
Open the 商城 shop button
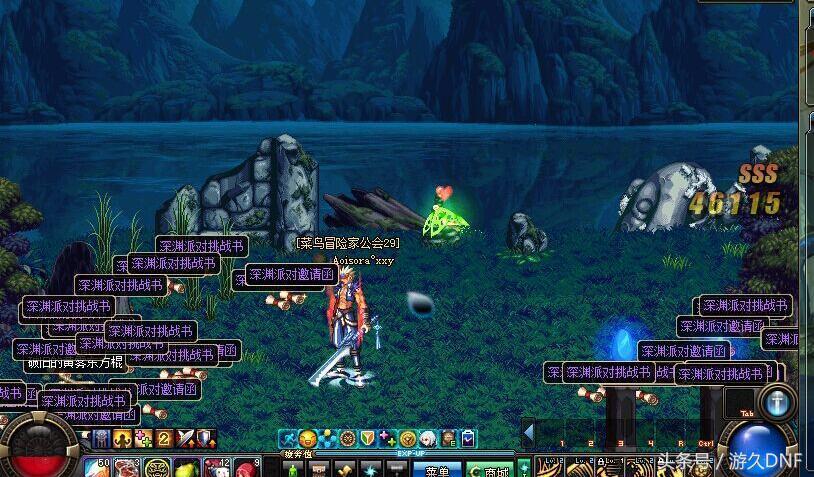click(489, 470)
